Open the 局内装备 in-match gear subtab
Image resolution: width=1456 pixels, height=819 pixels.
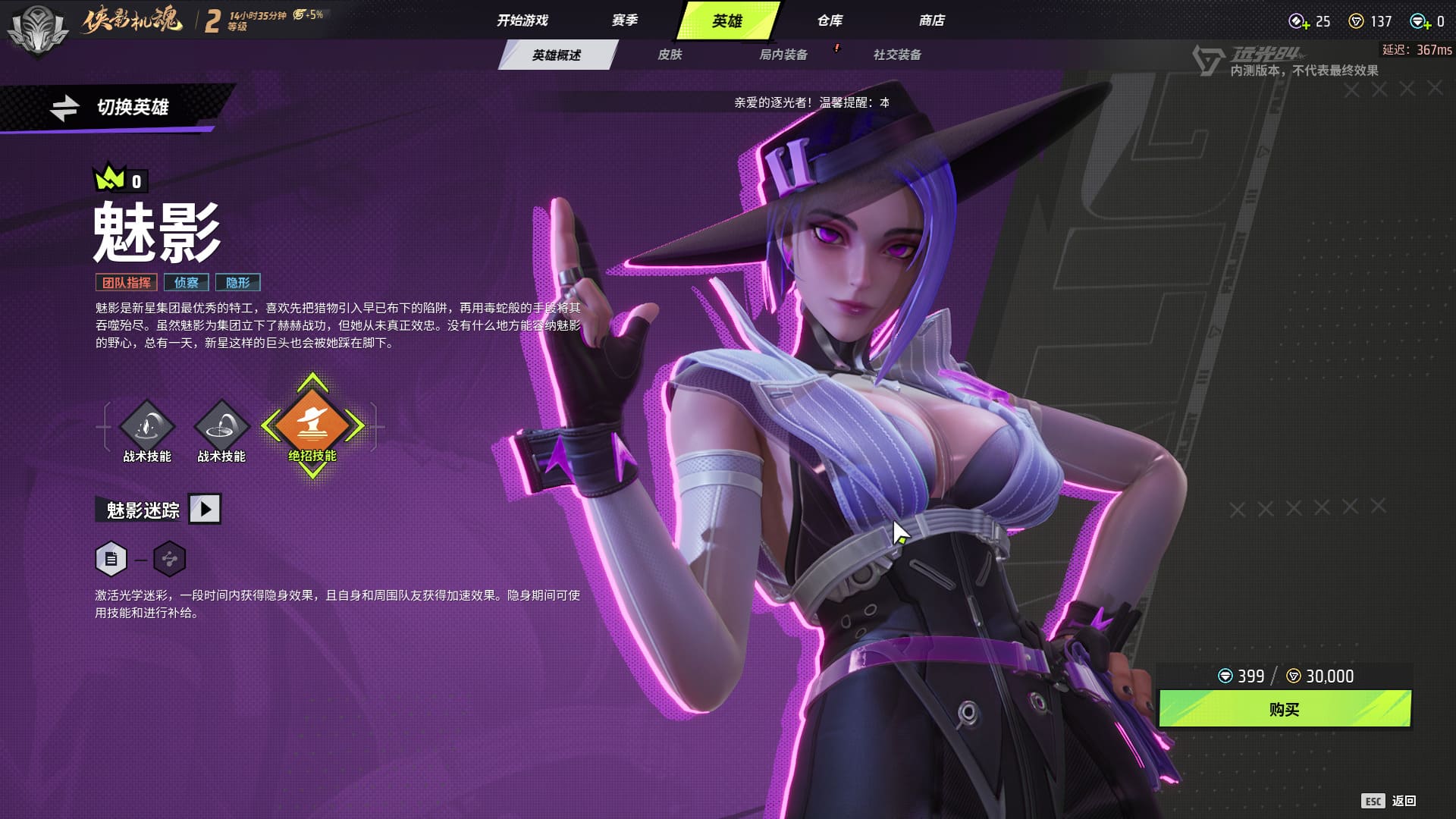[x=783, y=55]
